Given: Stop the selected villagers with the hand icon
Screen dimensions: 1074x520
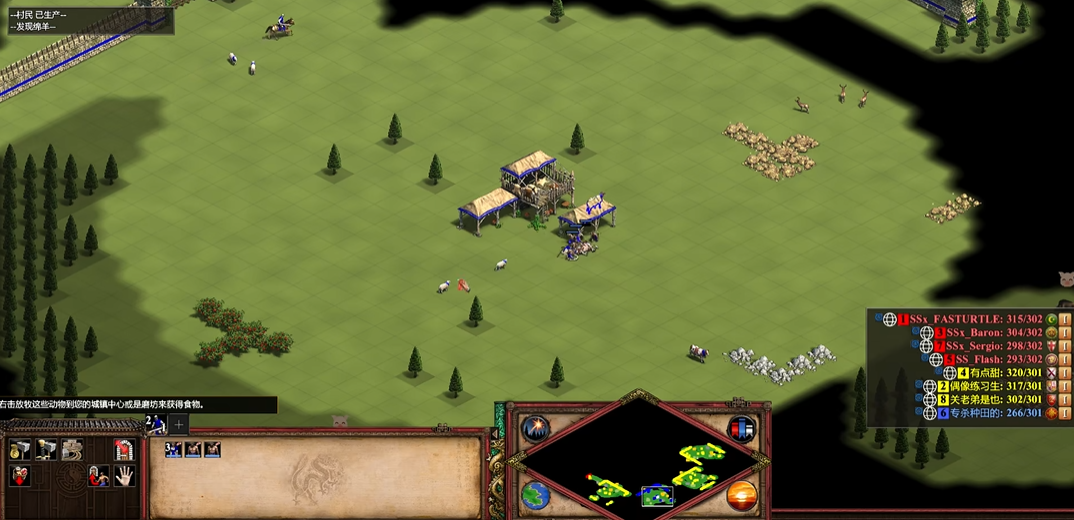Looking at the screenshot, I should (123, 476).
